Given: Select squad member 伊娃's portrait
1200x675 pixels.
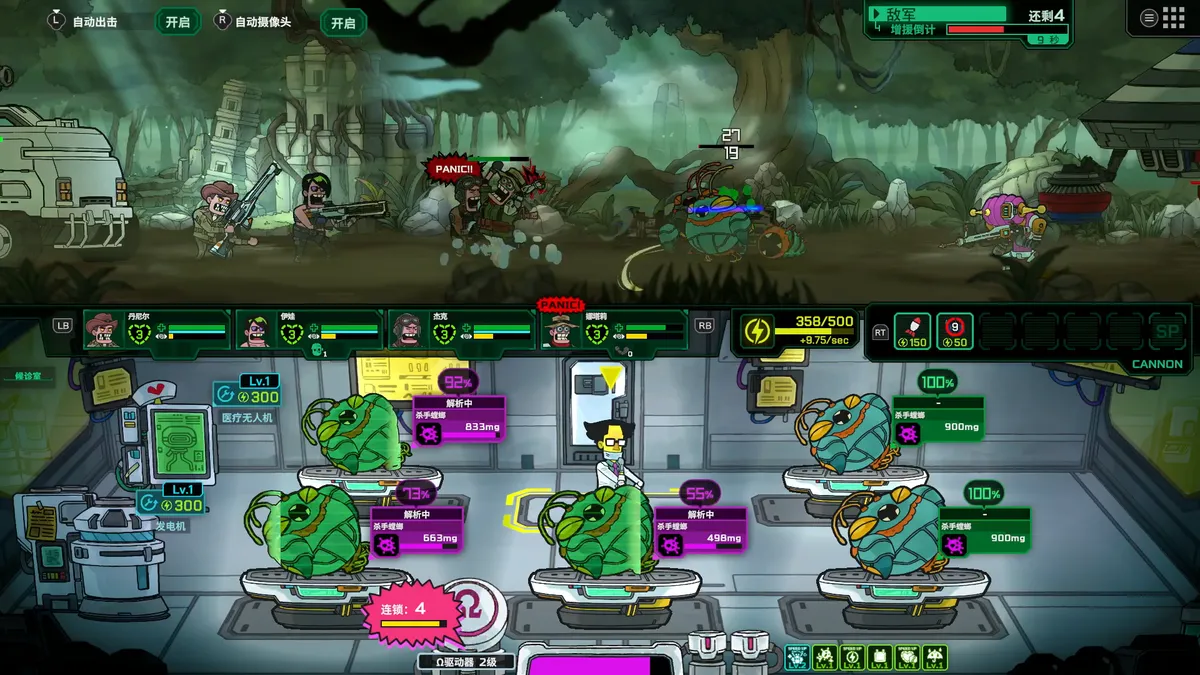Looking at the screenshot, I should tap(255, 329).
